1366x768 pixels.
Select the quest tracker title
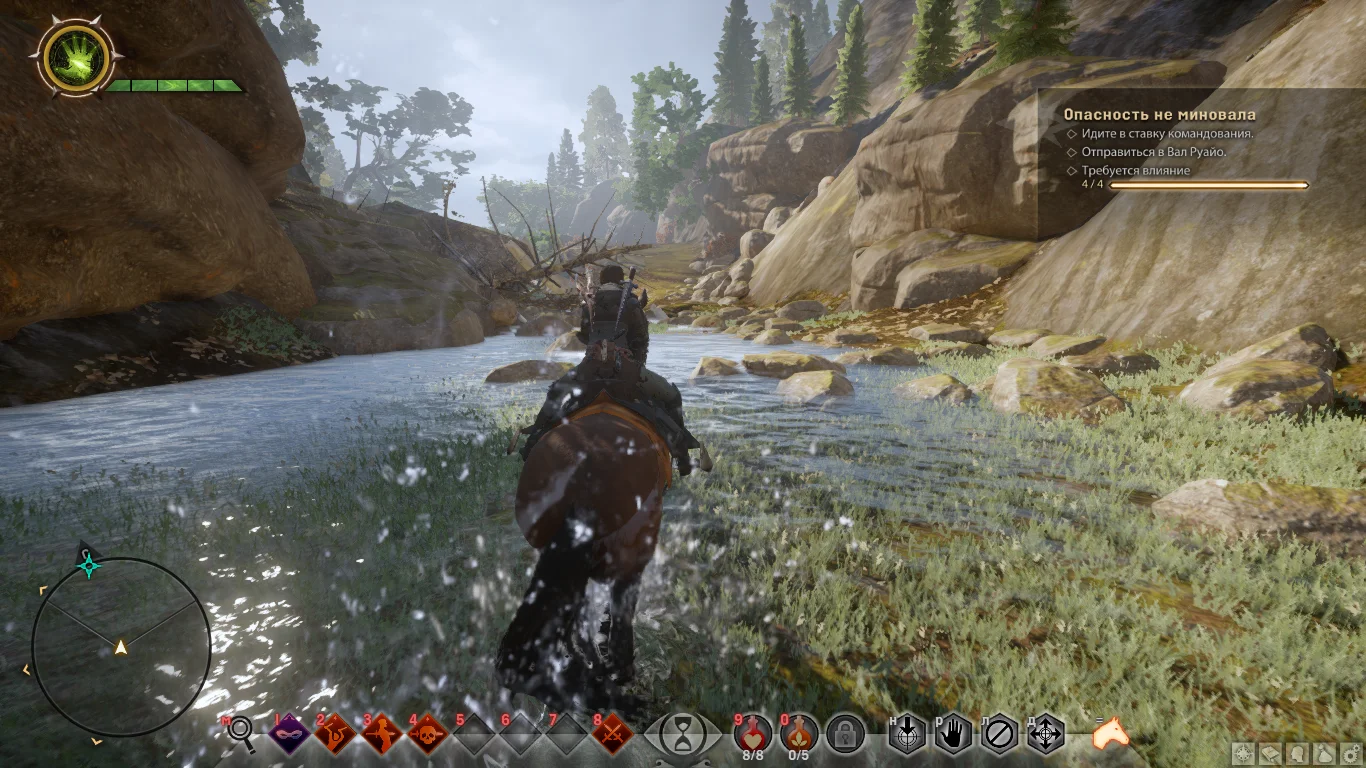(x=1159, y=115)
